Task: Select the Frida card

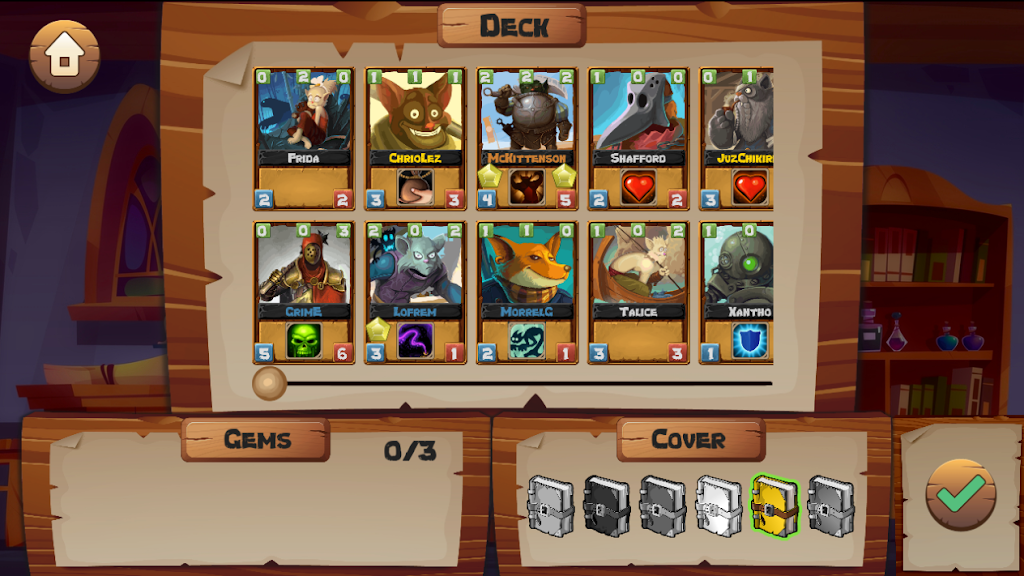Action: (x=304, y=138)
